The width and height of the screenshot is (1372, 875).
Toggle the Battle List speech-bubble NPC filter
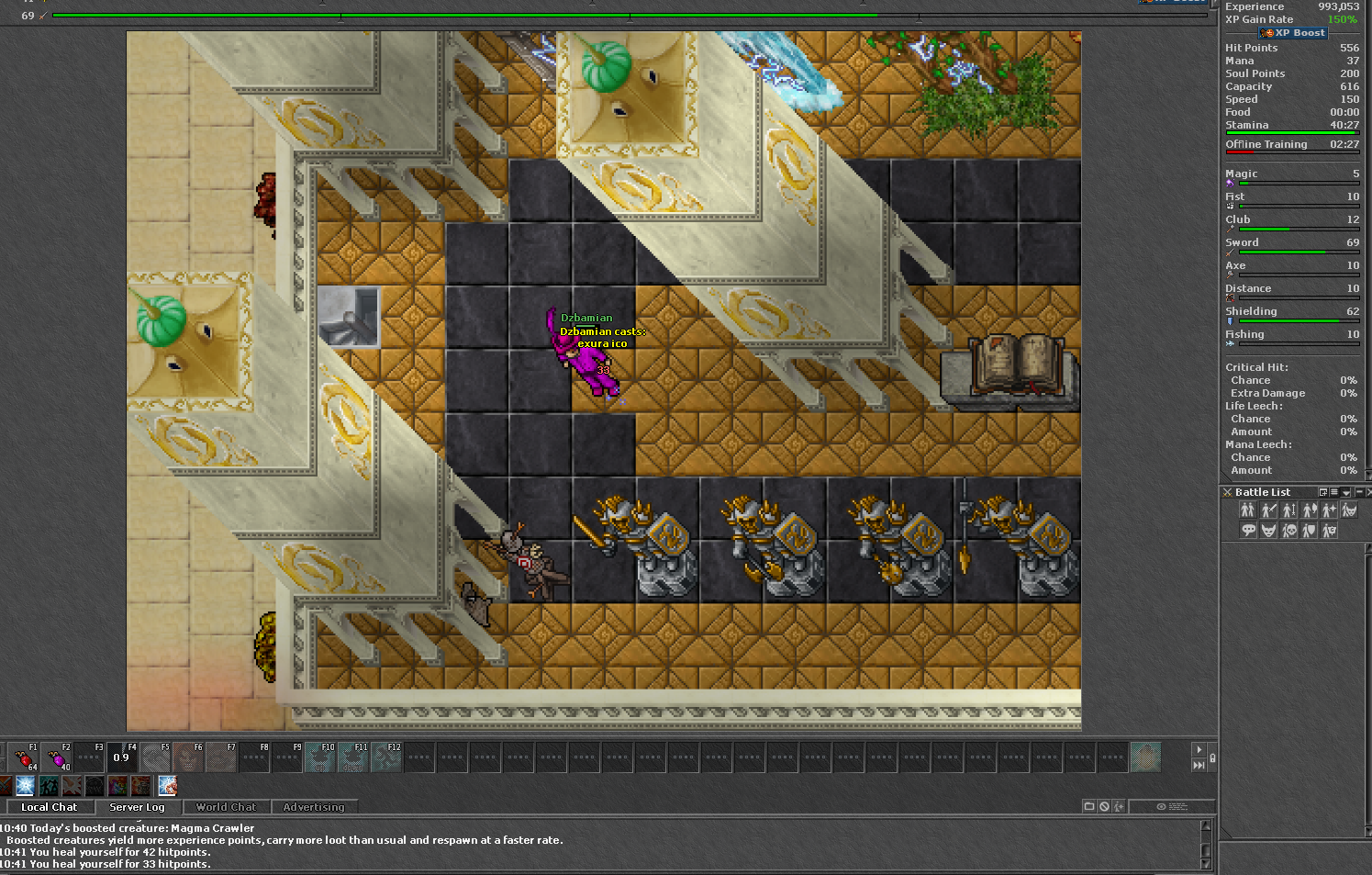click(x=1248, y=531)
